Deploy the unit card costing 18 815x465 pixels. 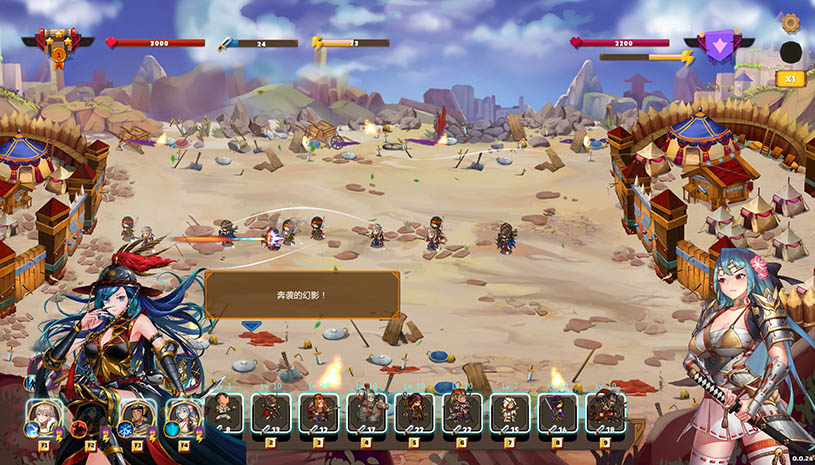(605, 413)
